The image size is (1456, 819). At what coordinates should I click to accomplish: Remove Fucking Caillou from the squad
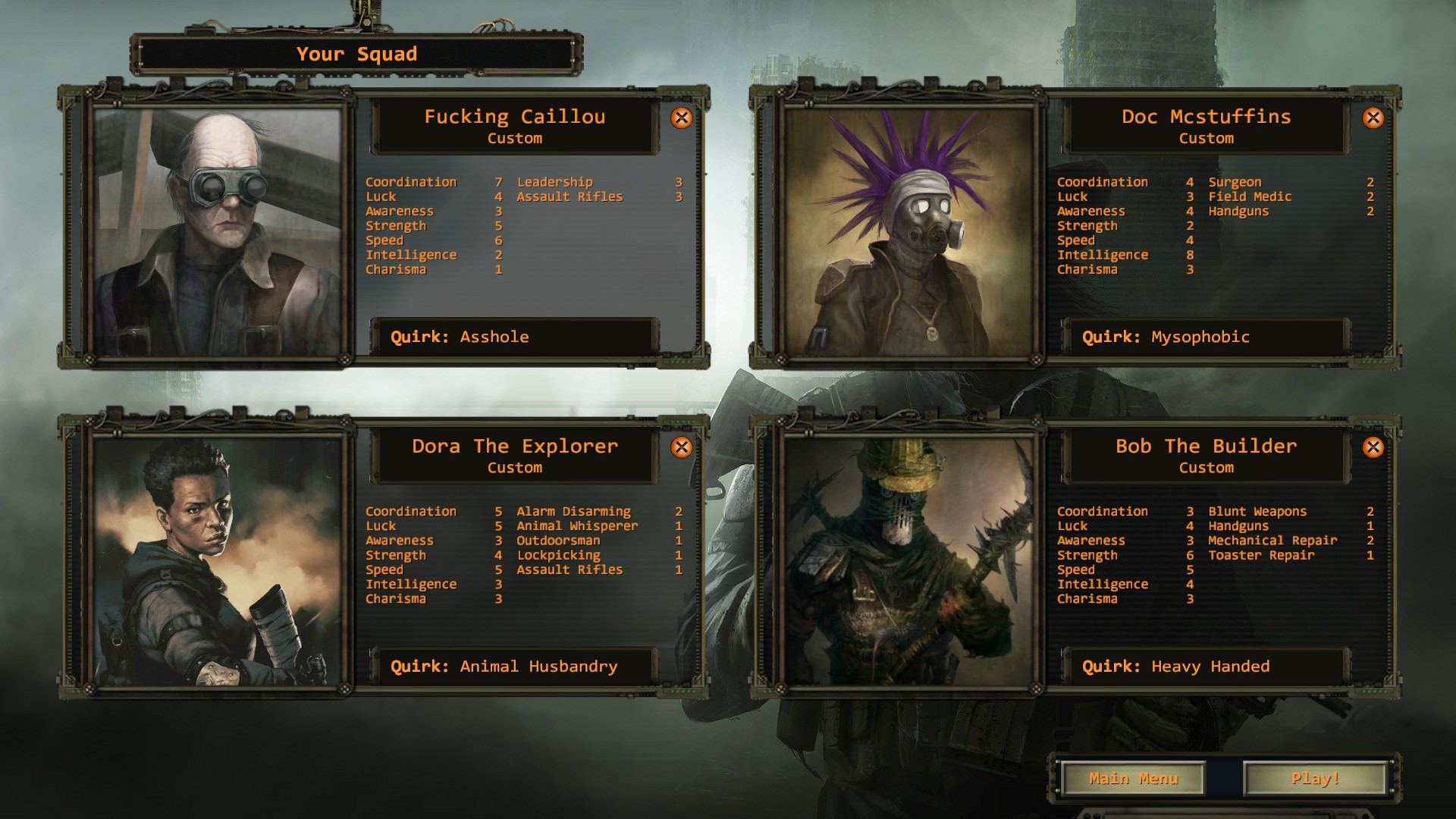[x=682, y=118]
